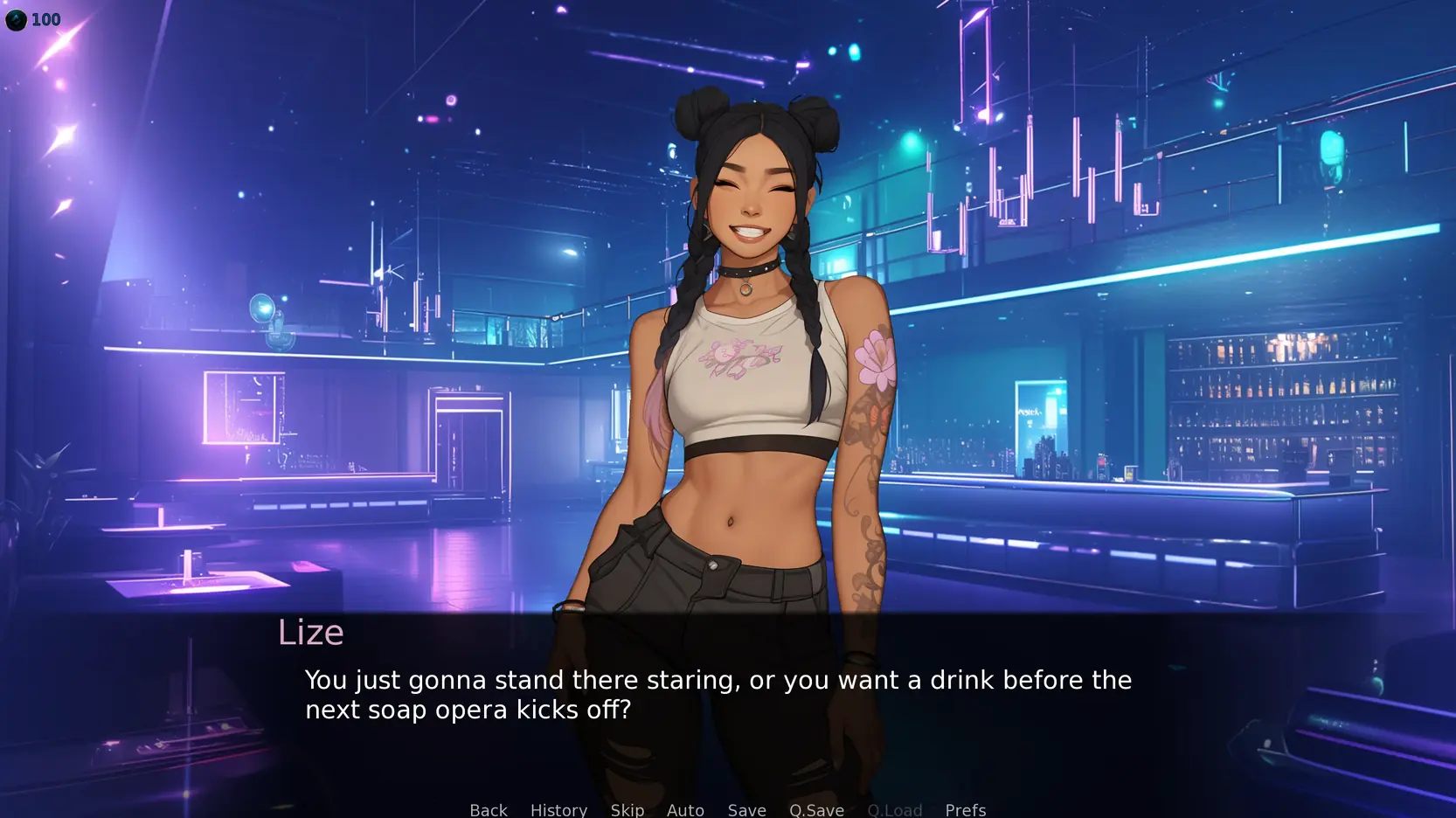Open the dialogue History log
This screenshot has height=818, width=1456.
(558, 809)
